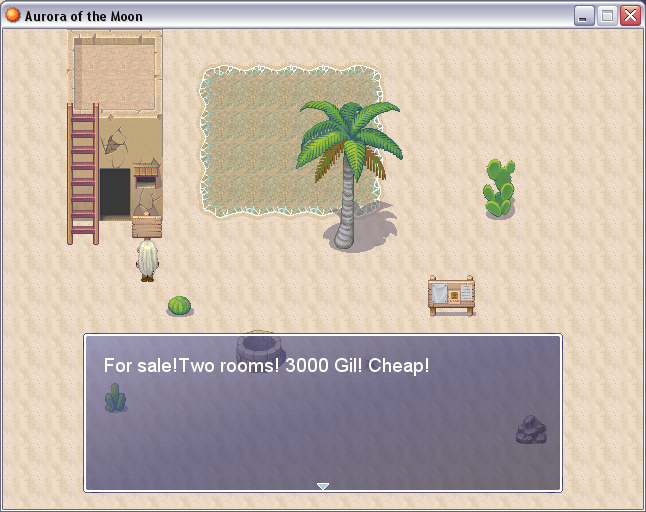Advance dialogue using the continue arrow
646x512 pixels.
click(323, 486)
